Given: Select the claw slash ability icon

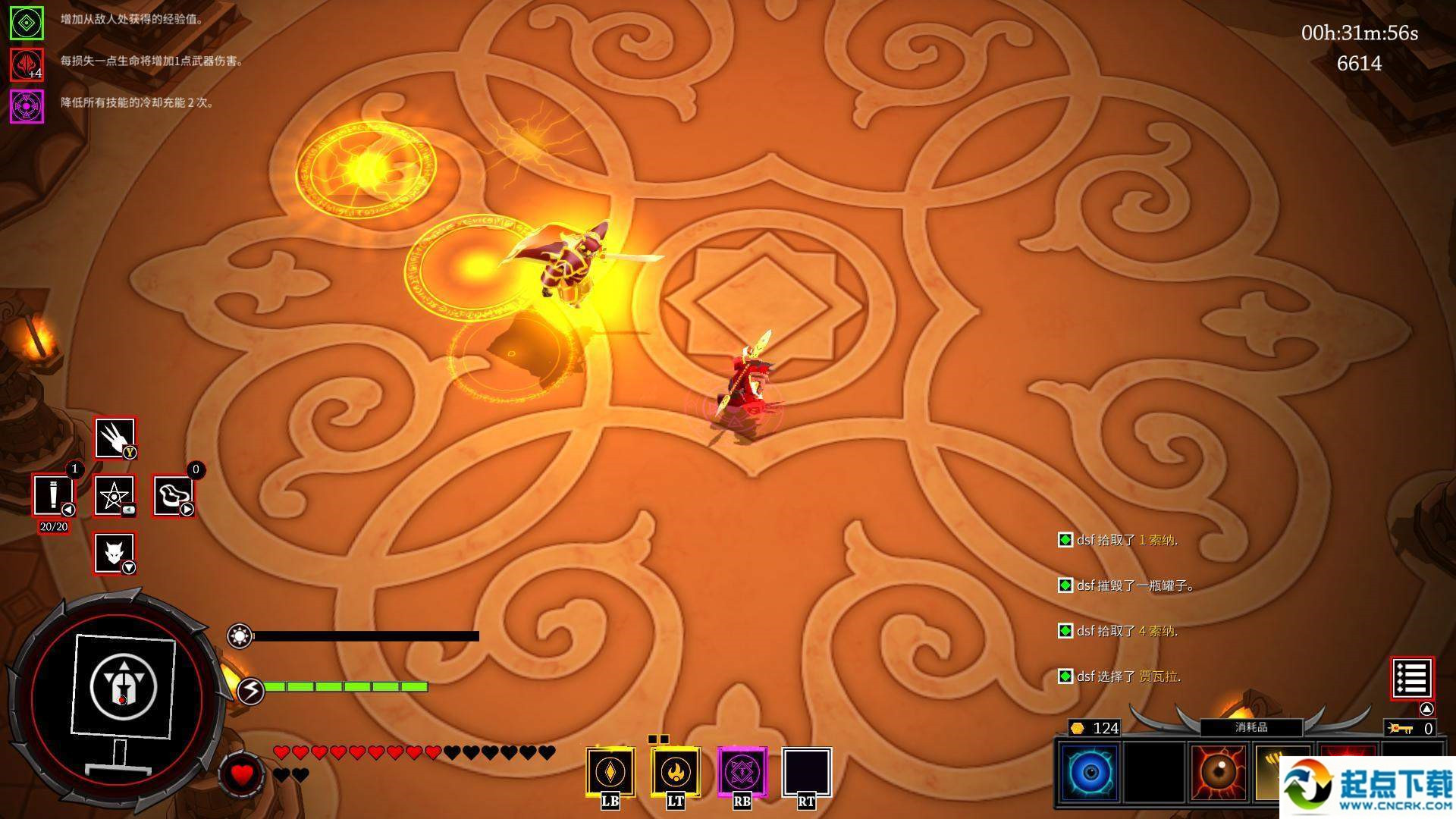Looking at the screenshot, I should tap(115, 438).
